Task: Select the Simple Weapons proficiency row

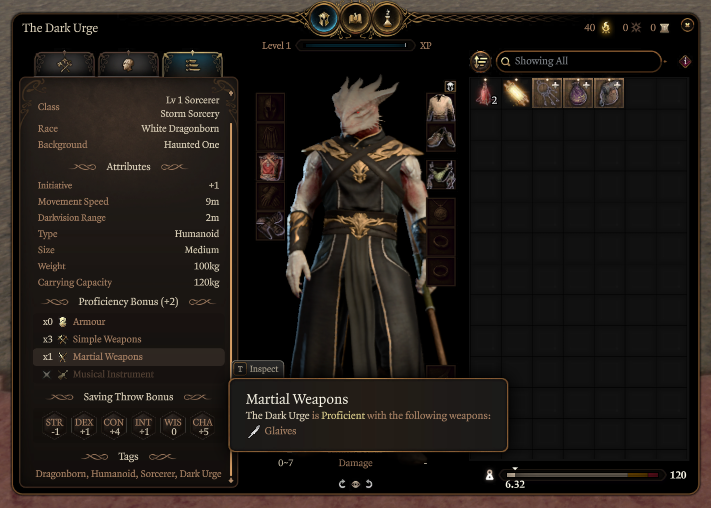Action: 107,339
